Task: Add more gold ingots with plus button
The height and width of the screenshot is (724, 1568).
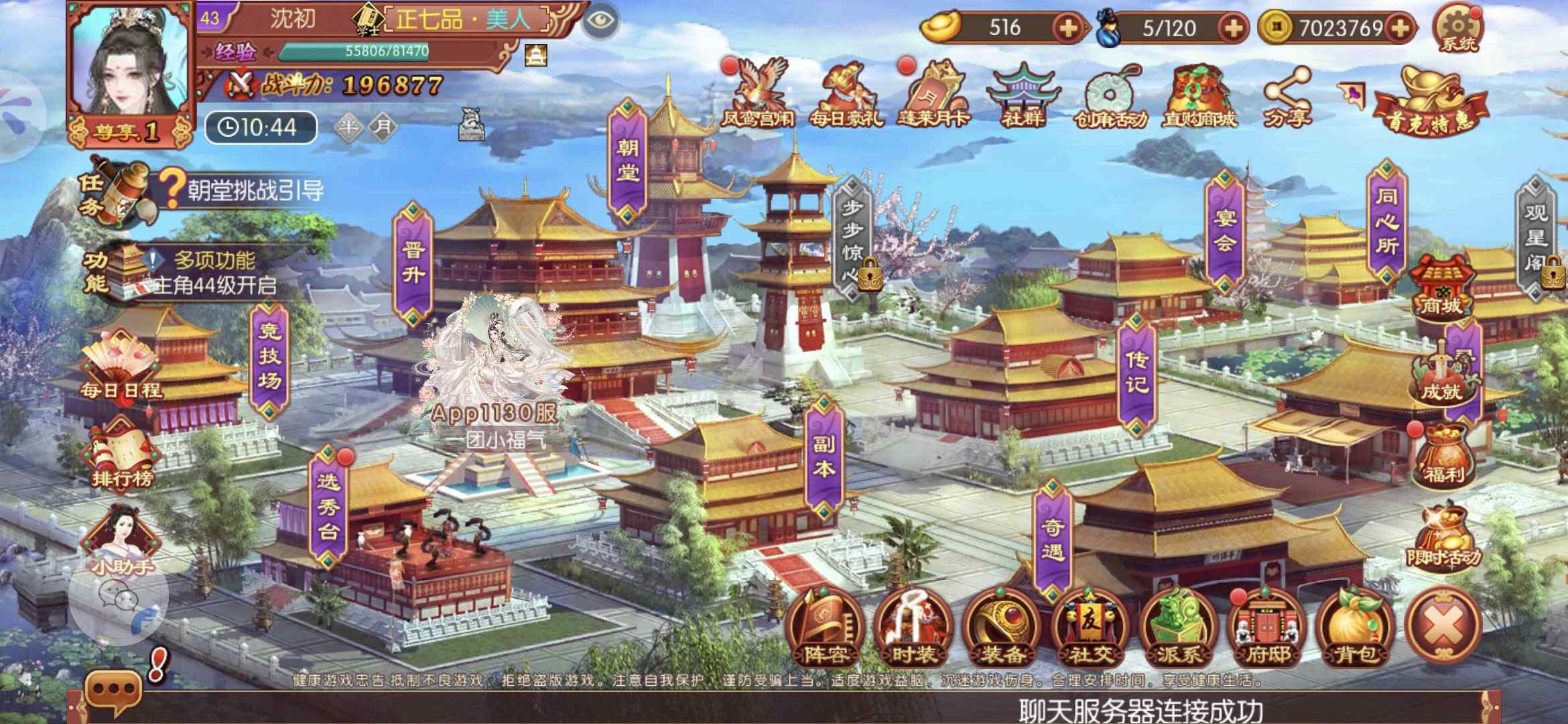Action: 1067,28
